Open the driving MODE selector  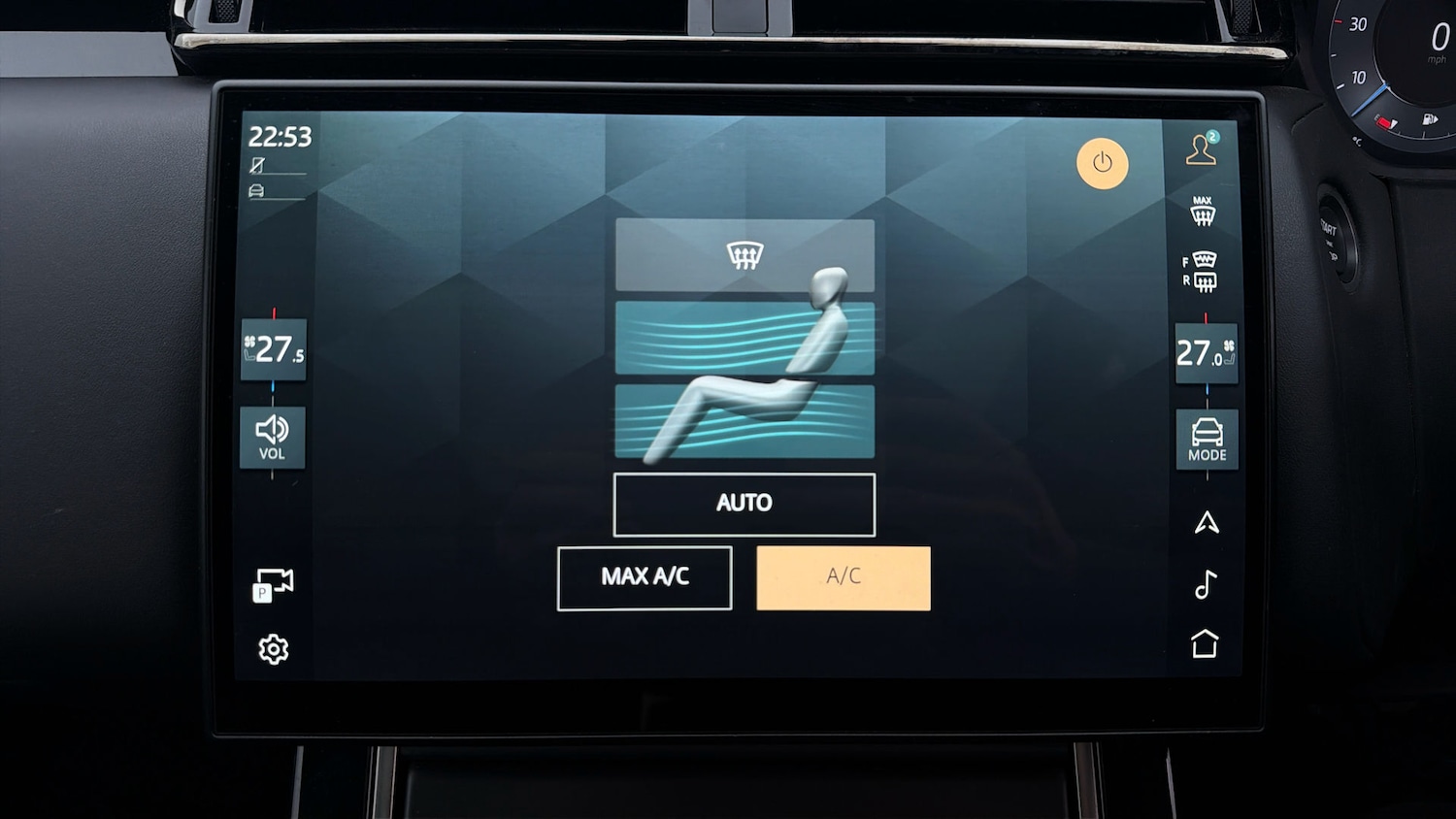[x=1207, y=440]
